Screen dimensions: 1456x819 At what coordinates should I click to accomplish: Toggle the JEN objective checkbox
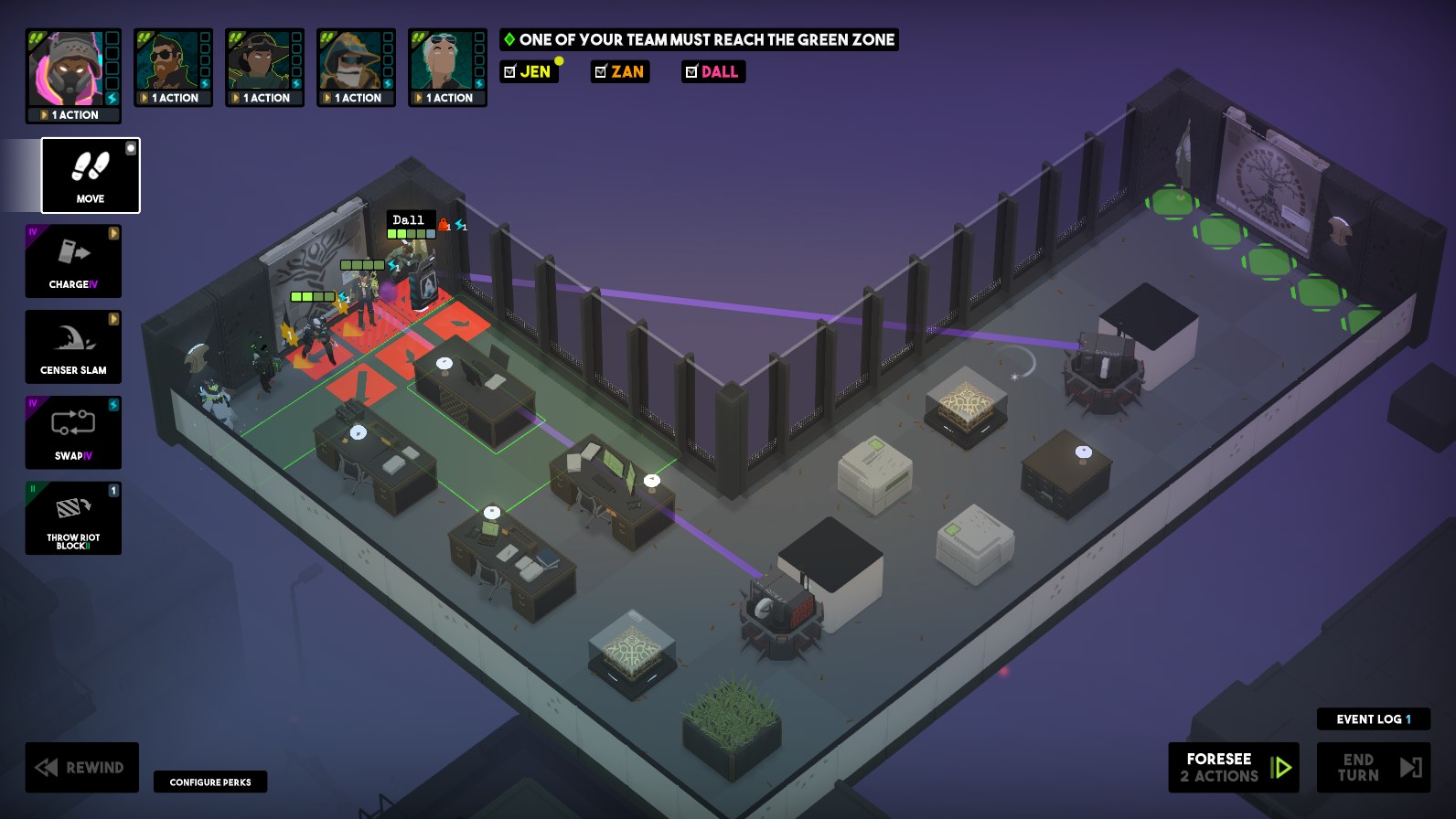point(509,71)
